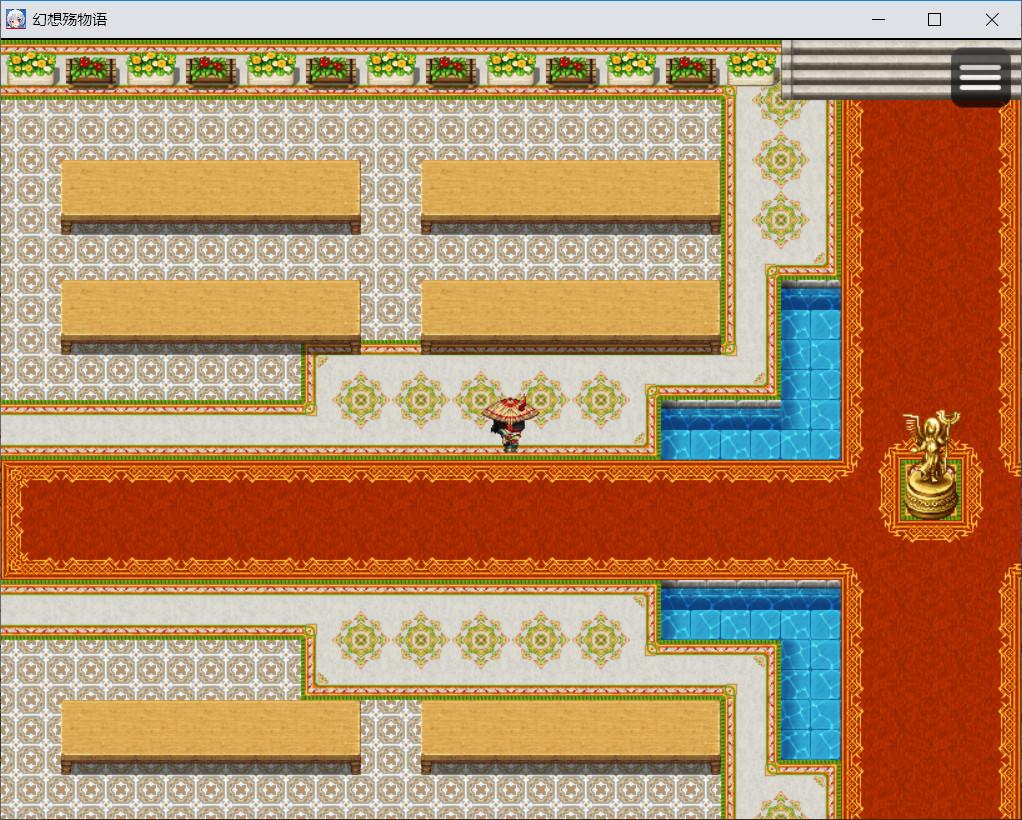Open the hamburger menu button
Image resolution: width=1022 pixels, height=820 pixels.
(x=980, y=77)
